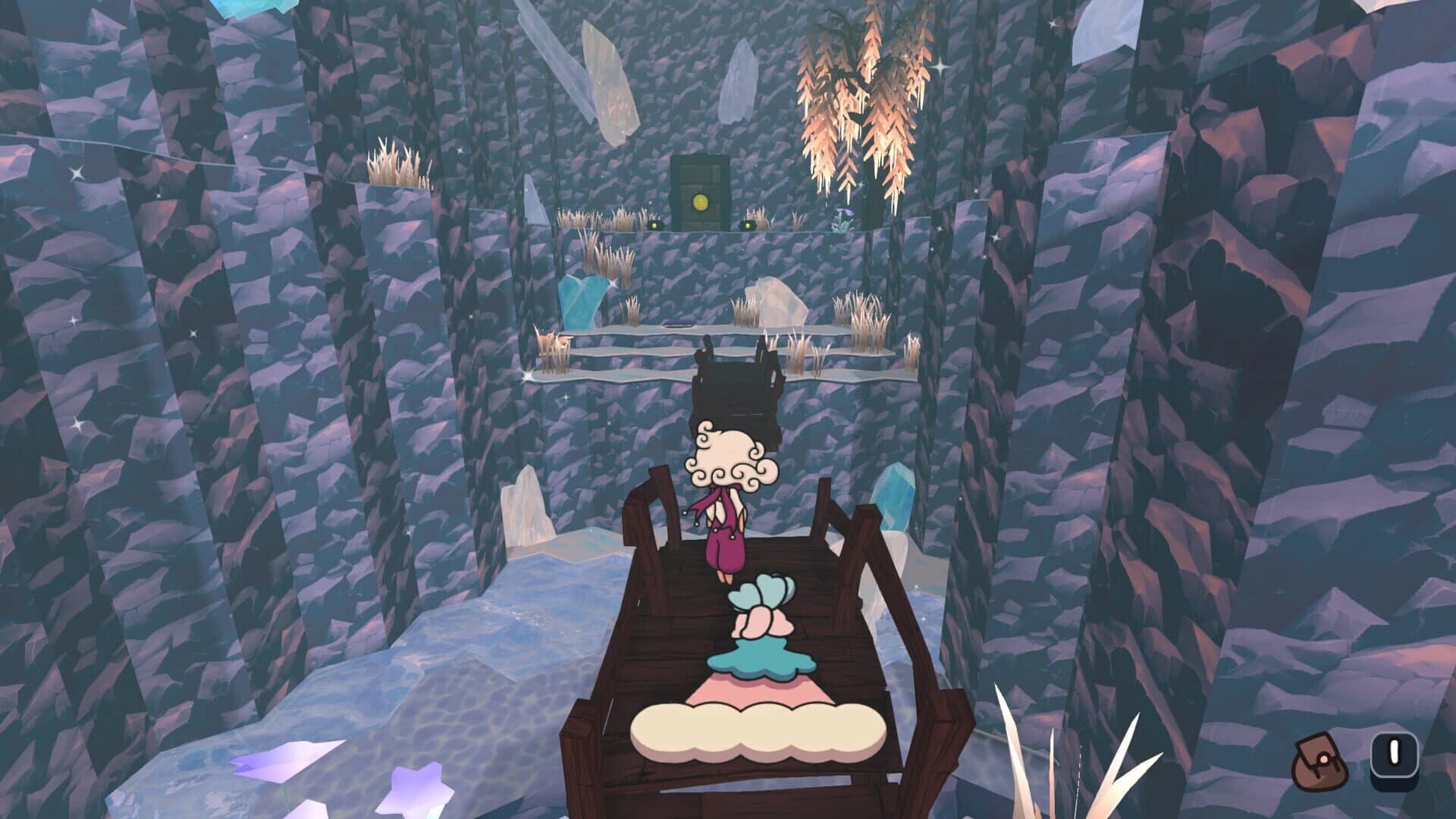The image size is (1456, 819).
Task: Toggle the small purple flower near the ledge
Action: click(843, 215)
